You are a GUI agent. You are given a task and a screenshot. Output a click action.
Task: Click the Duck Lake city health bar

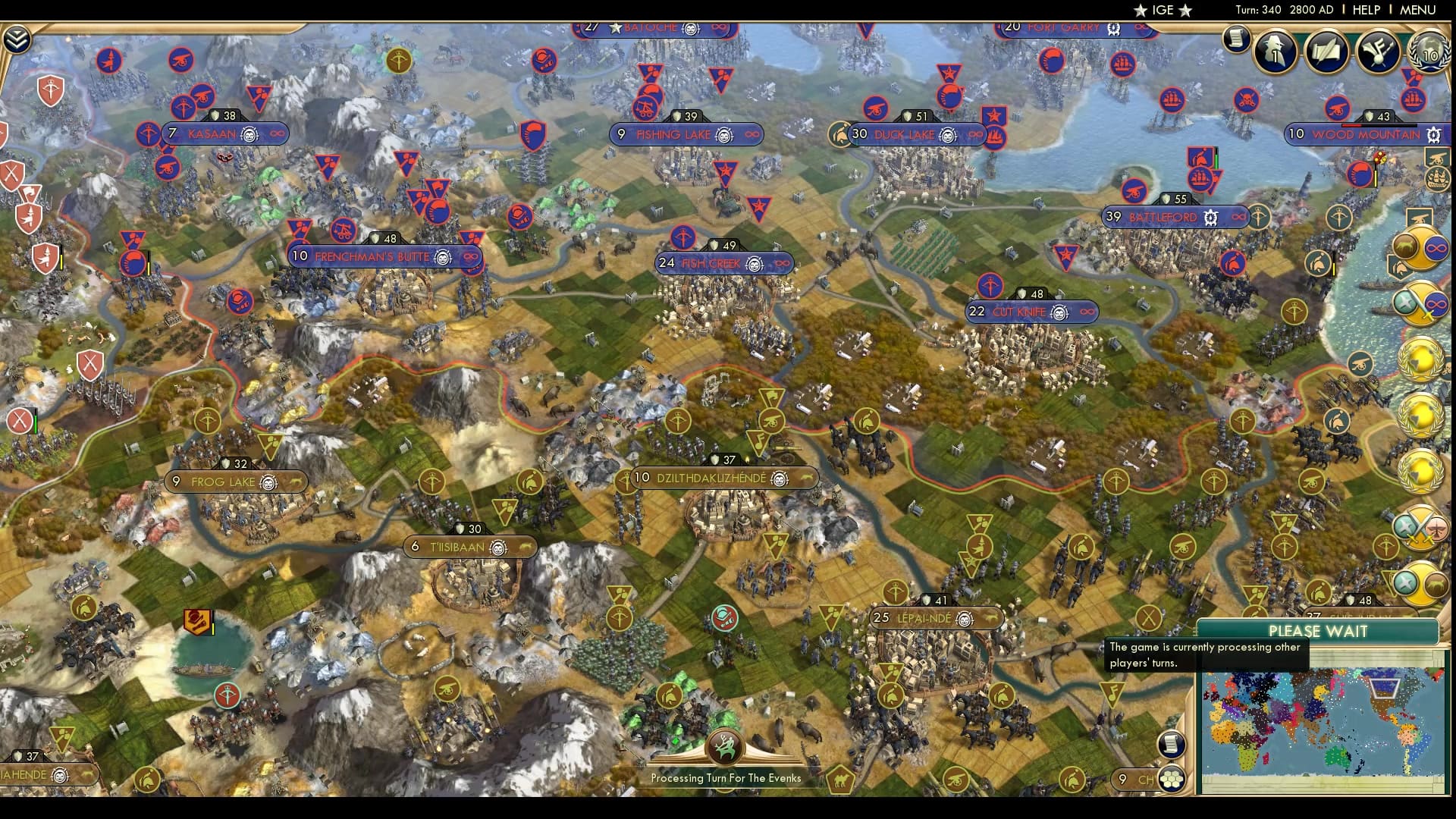pos(914,117)
